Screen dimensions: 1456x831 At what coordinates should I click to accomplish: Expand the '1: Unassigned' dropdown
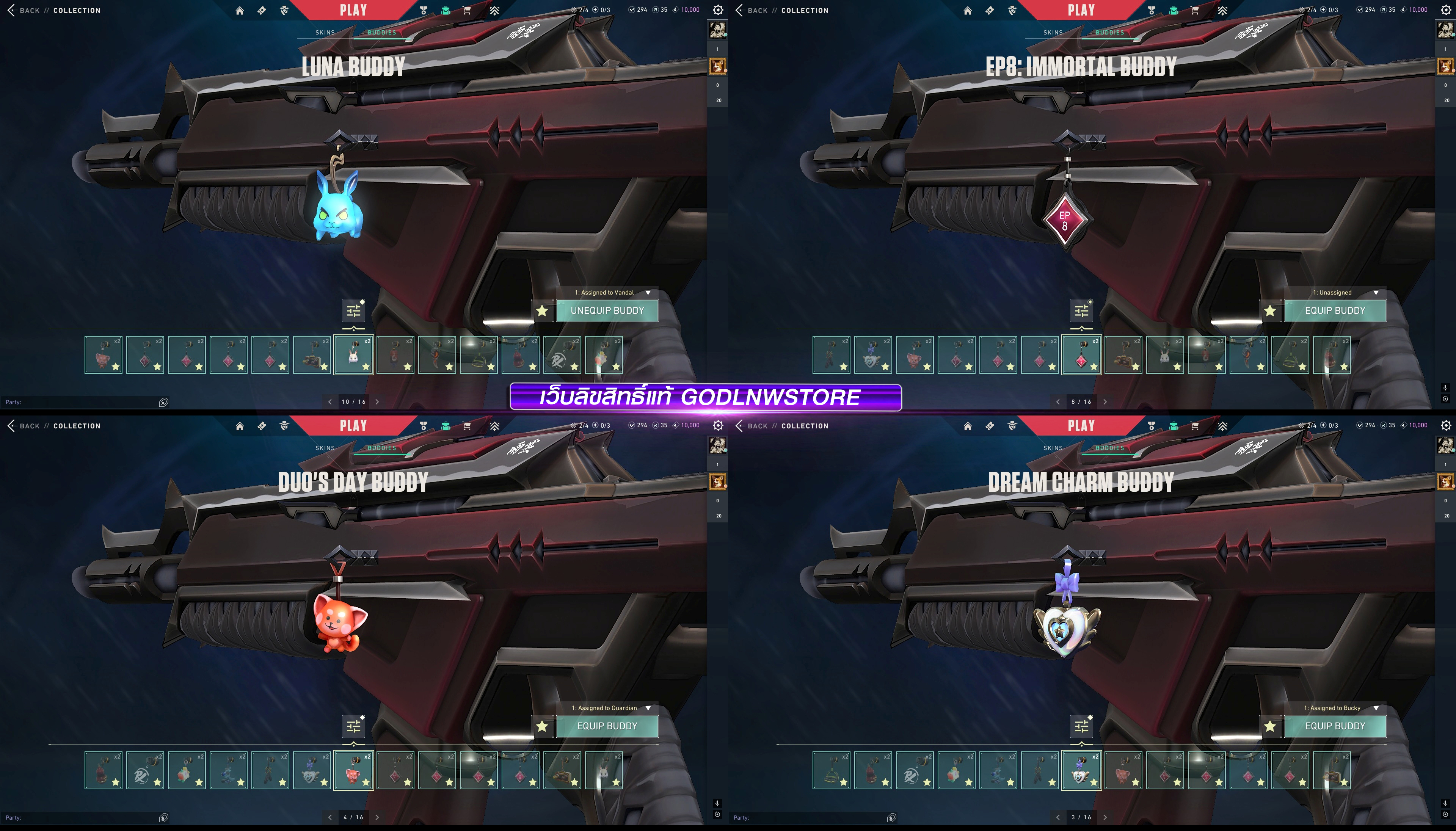tap(1376, 293)
